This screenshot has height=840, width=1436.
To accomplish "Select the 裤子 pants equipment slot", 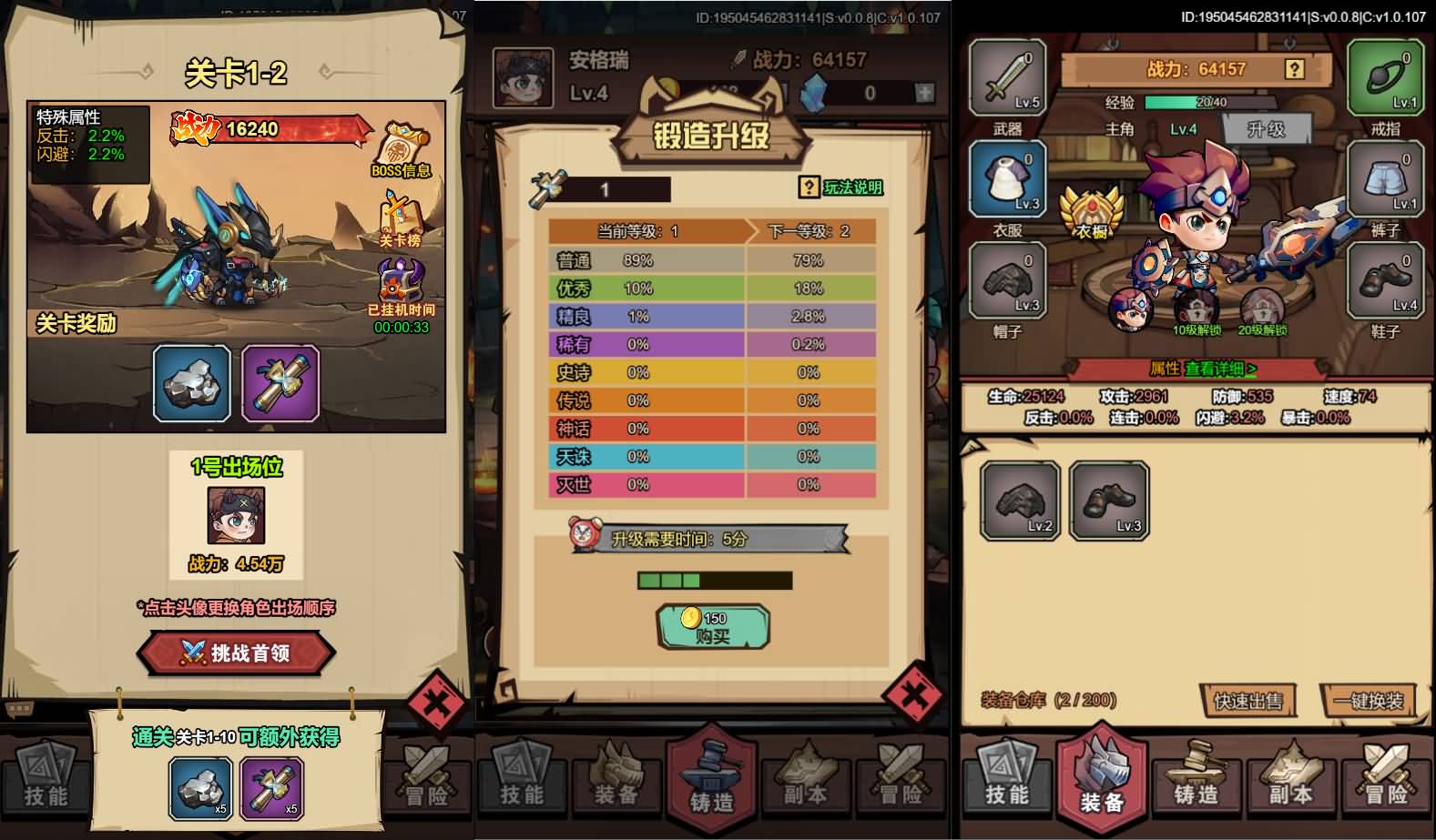I will [x=1385, y=180].
